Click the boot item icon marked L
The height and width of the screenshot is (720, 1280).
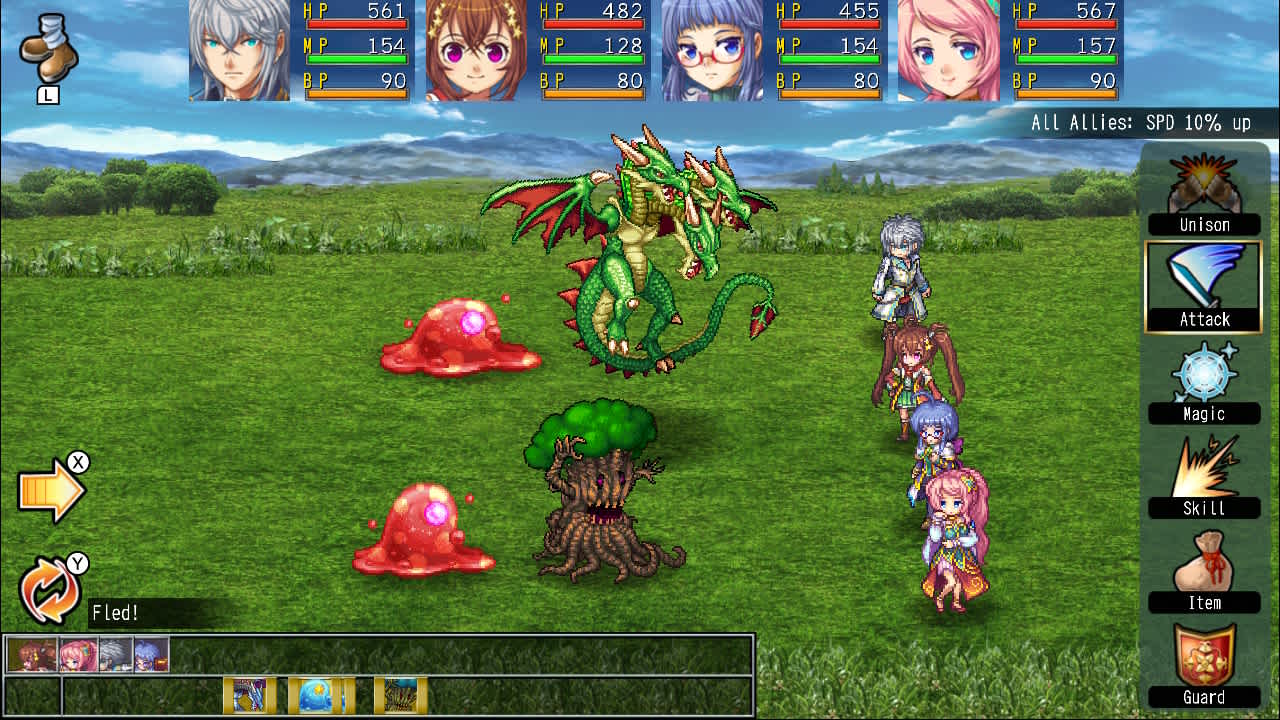(47, 50)
